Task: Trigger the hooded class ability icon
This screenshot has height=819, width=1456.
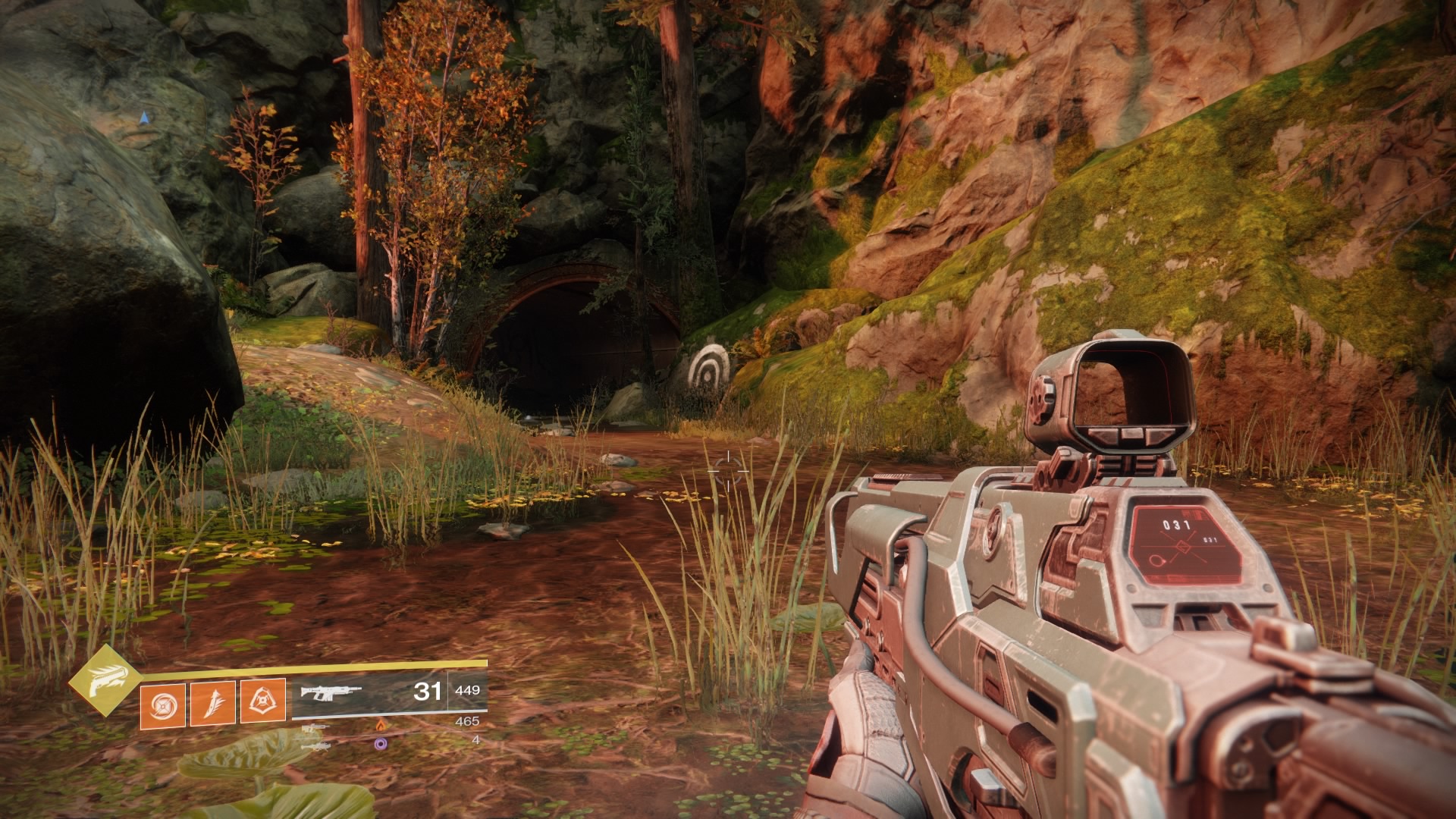Action: click(x=262, y=701)
